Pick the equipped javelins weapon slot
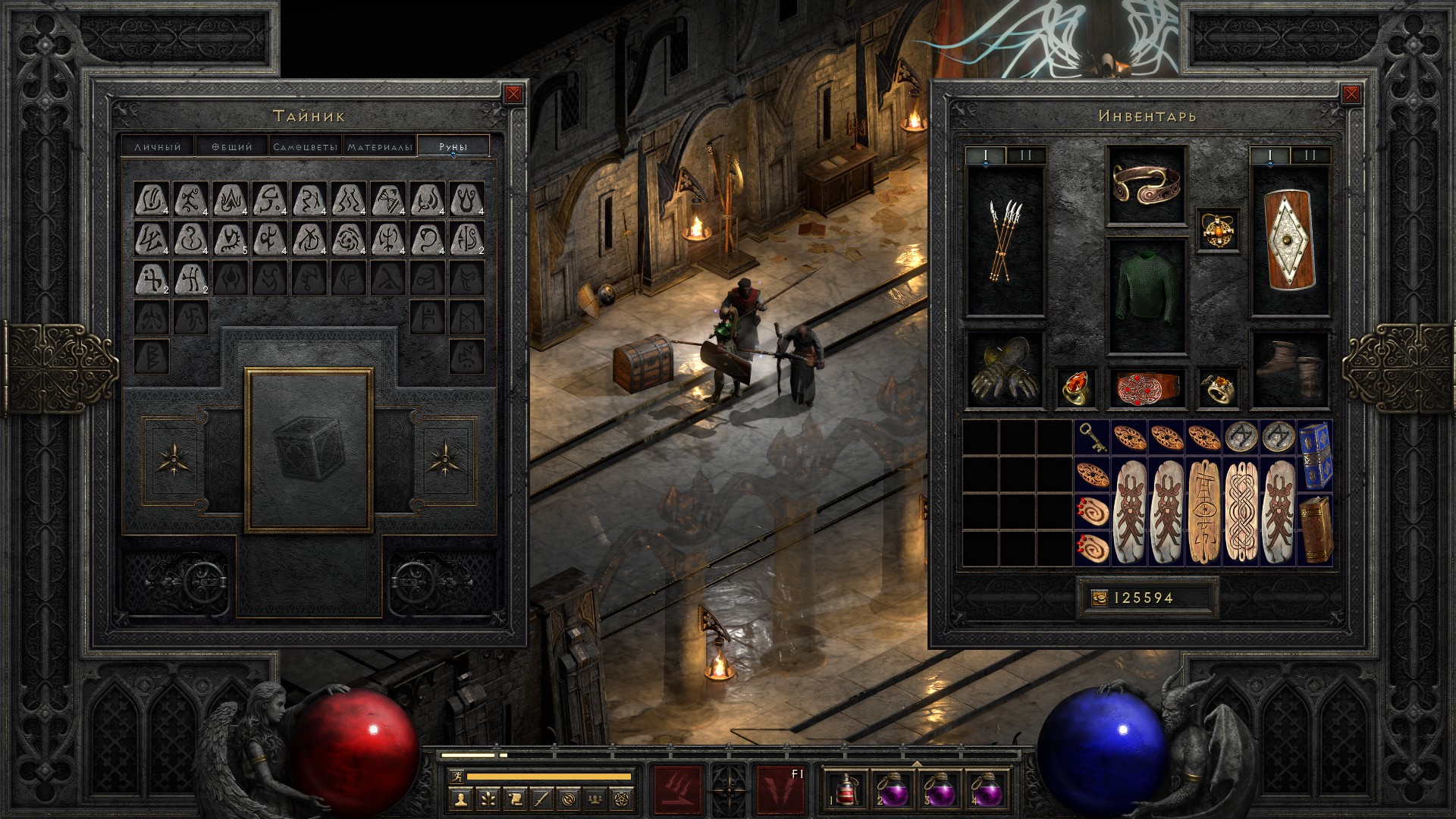Viewport: 1456px width, 819px height. pyautogui.click(x=1005, y=241)
